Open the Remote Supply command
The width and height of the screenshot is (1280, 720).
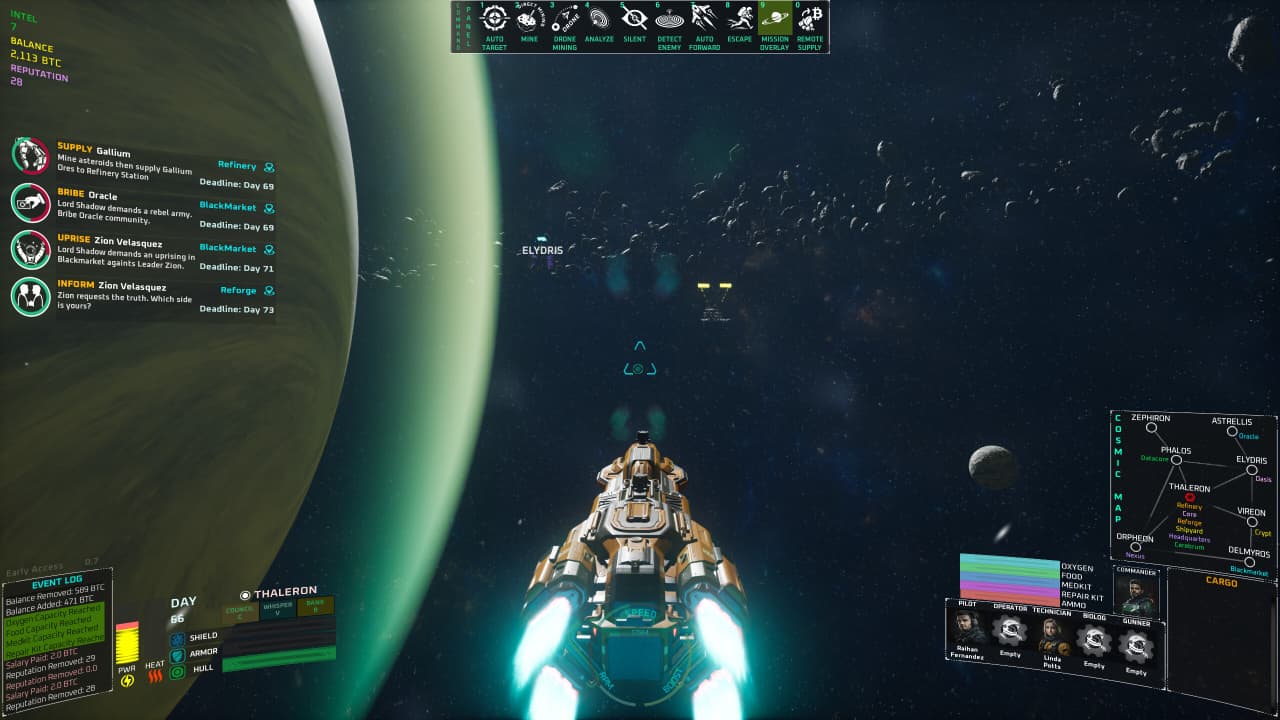coord(809,21)
